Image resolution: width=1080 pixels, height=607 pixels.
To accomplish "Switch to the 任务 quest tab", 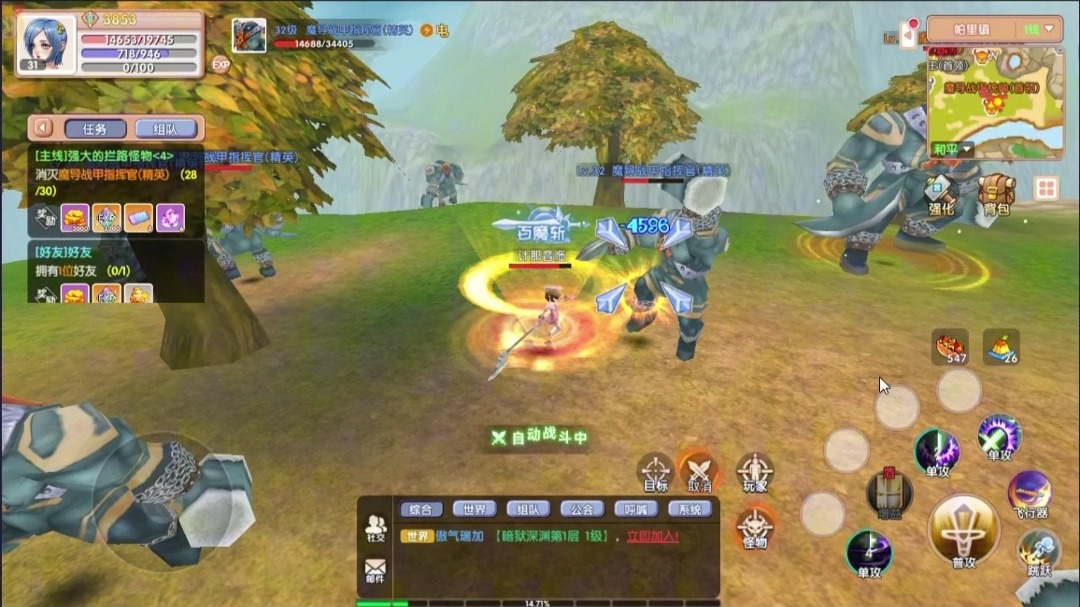I will (x=95, y=128).
